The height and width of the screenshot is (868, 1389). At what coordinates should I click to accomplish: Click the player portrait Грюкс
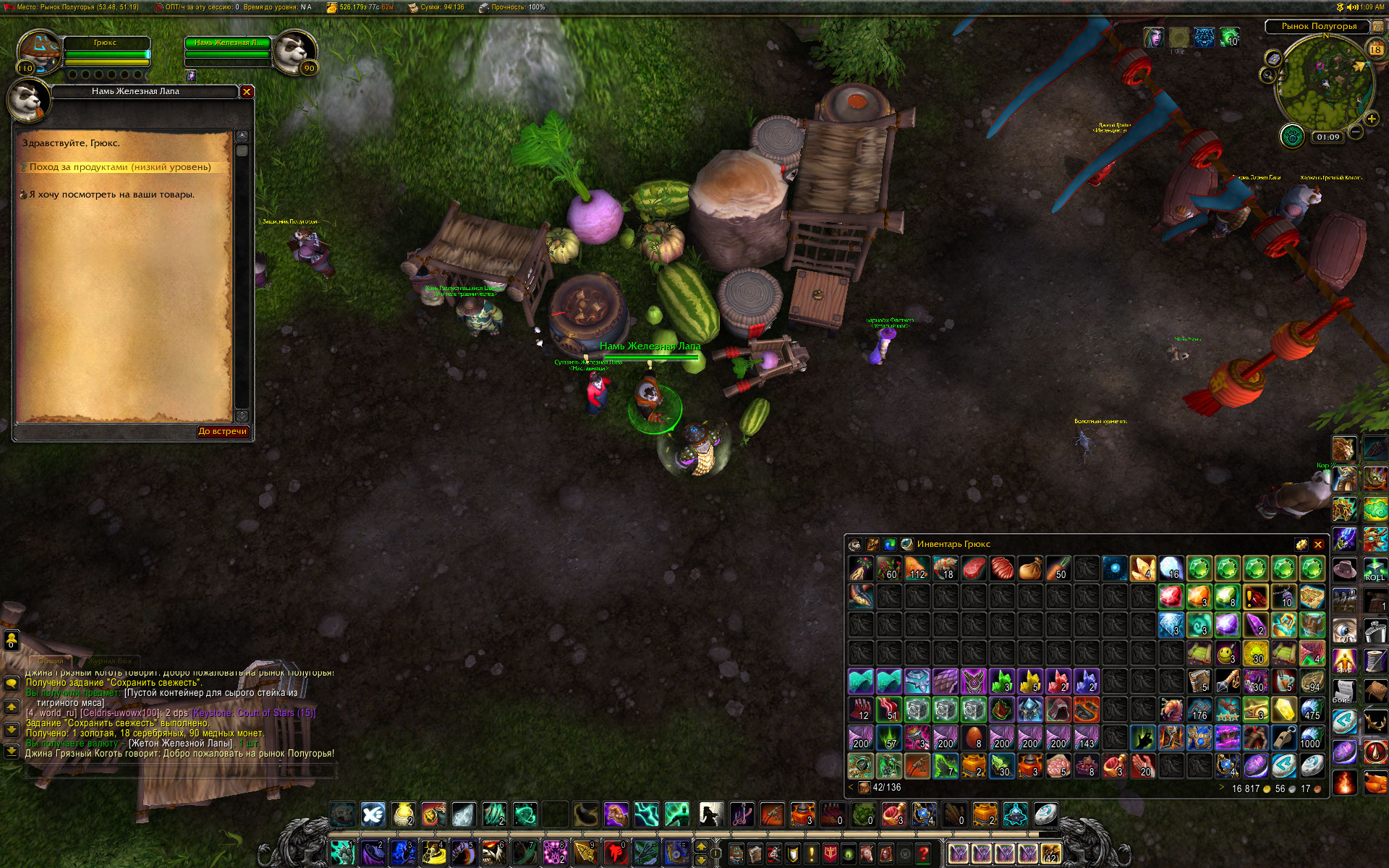(40, 51)
